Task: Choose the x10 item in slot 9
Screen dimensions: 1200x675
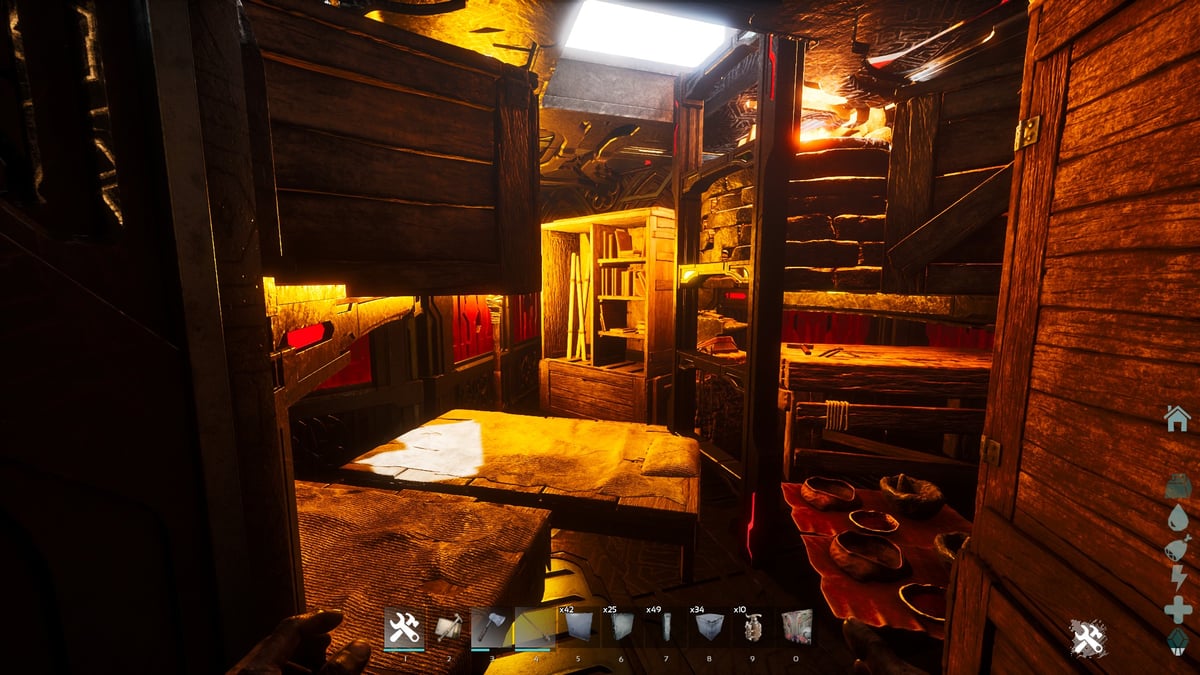Action: coord(753,627)
